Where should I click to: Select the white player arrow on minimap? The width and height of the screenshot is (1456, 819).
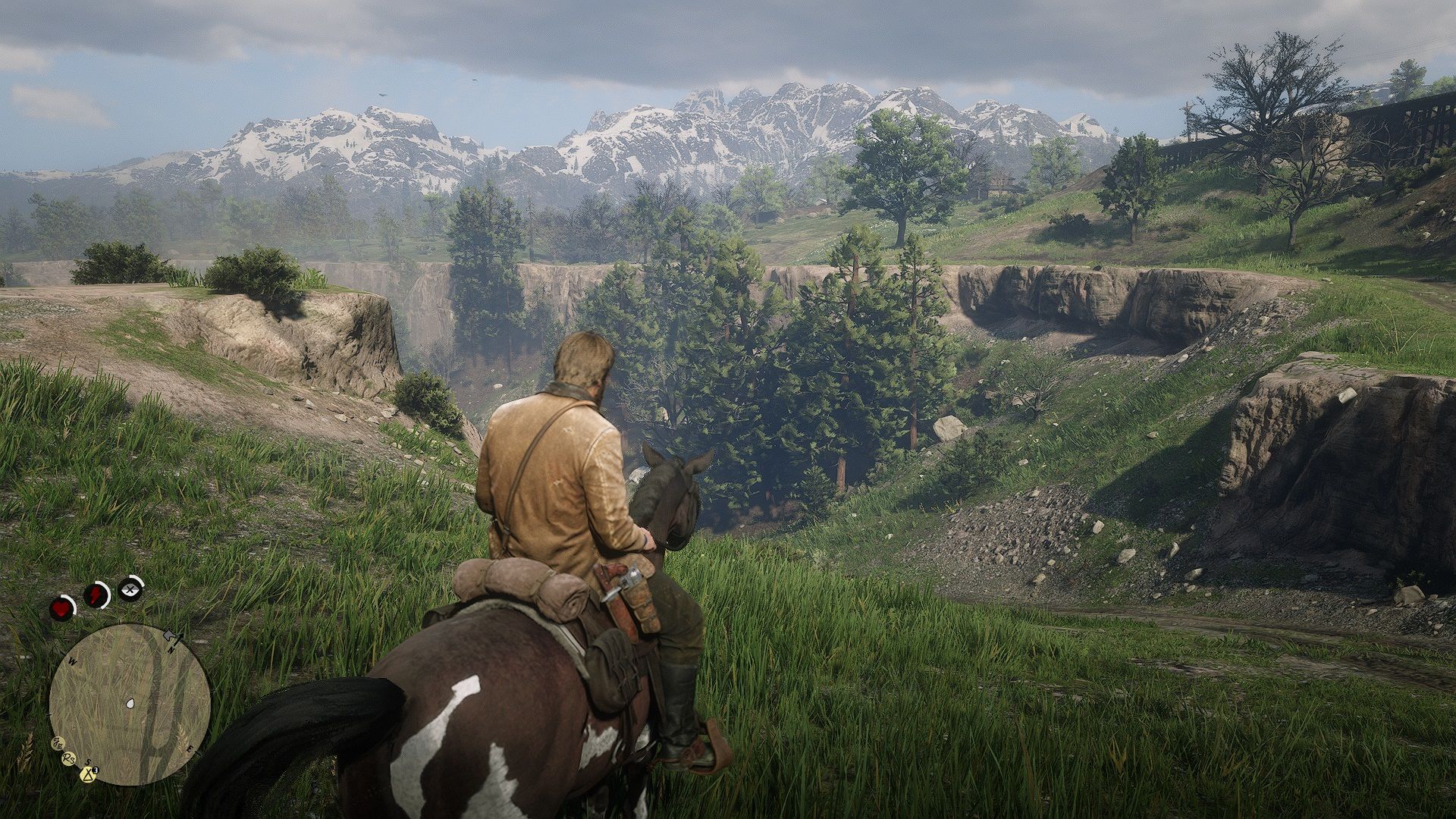click(x=129, y=704)
